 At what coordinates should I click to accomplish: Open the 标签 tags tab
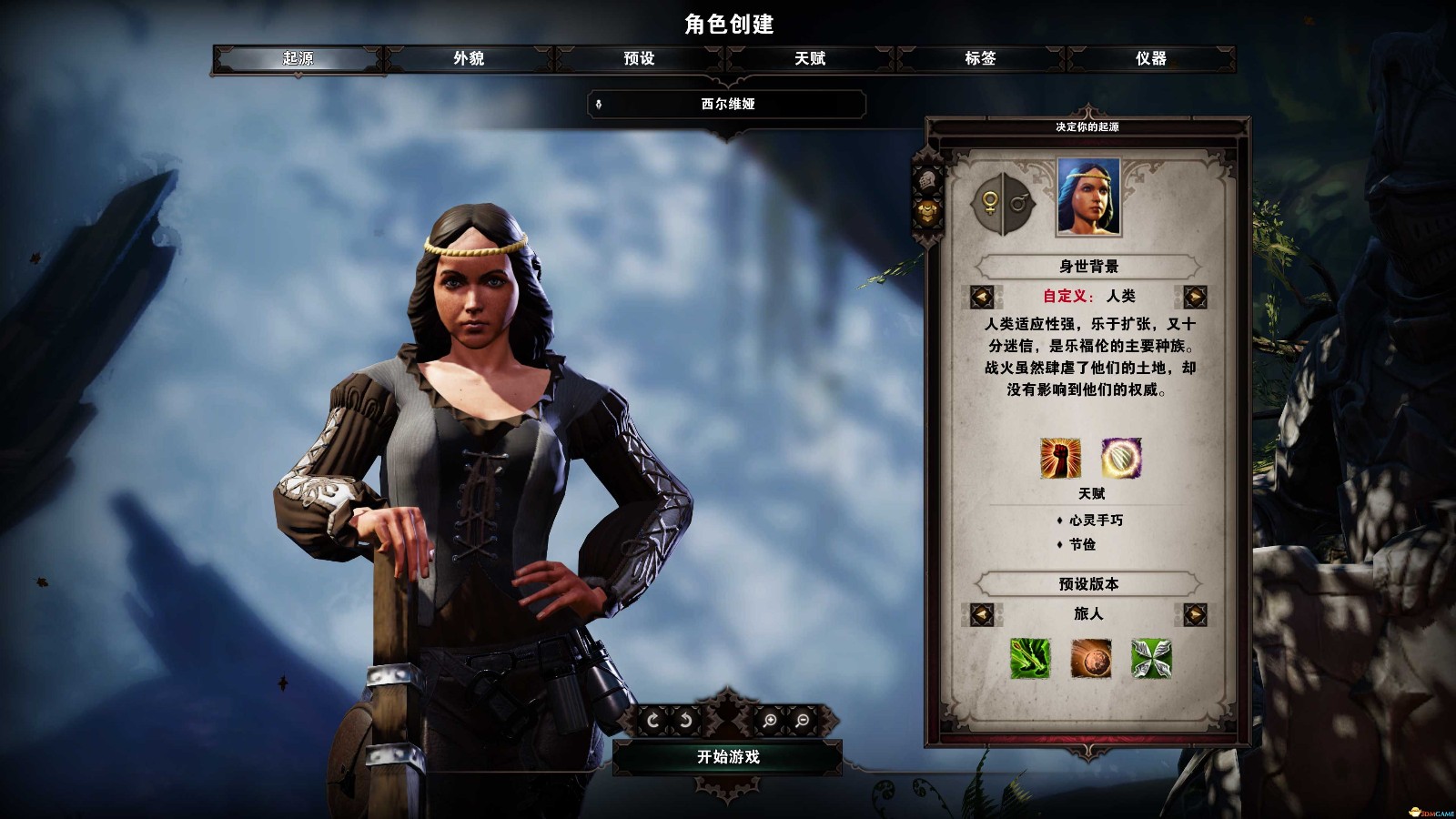click(x=980, y=58)
